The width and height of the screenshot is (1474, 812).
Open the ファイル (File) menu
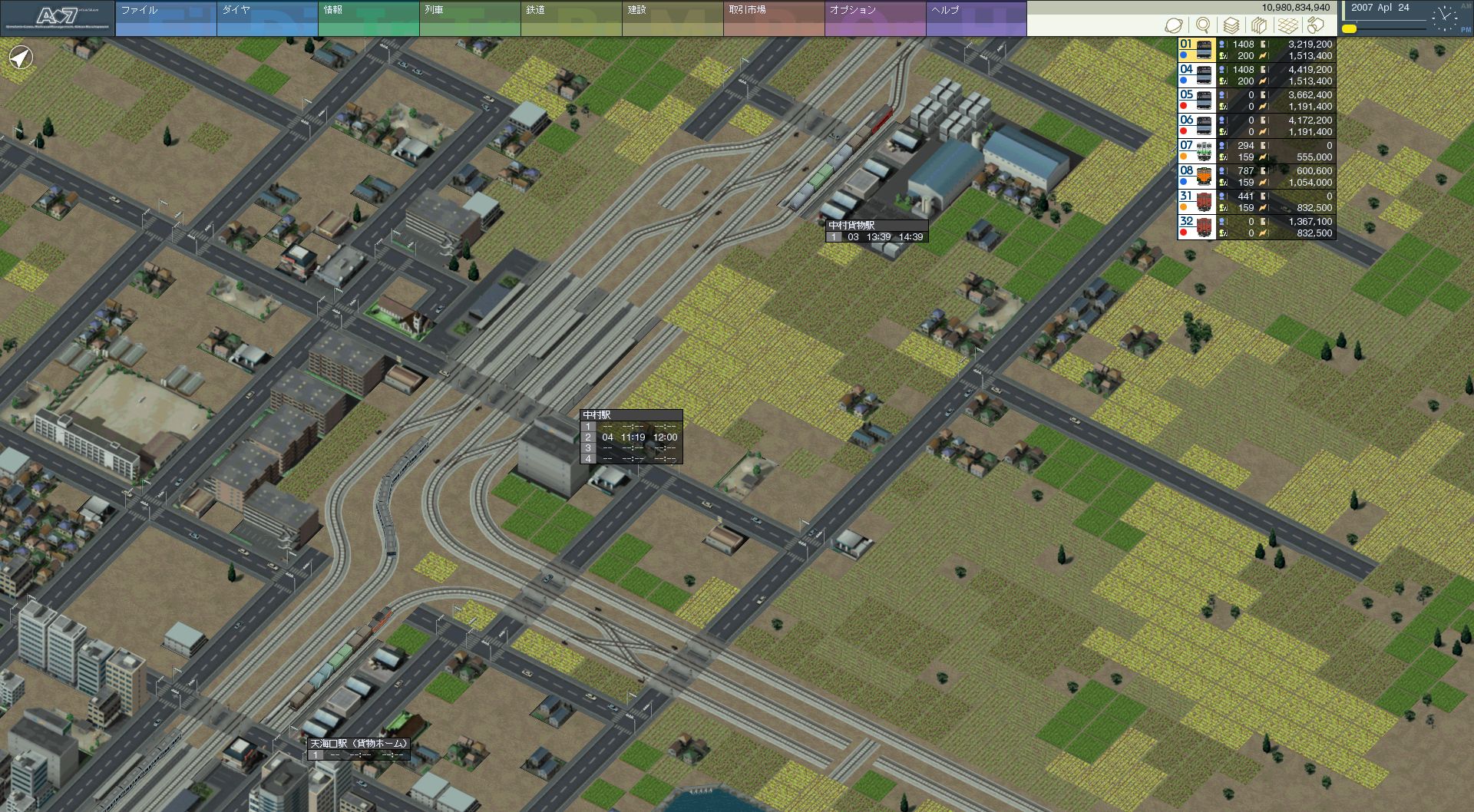165,18
